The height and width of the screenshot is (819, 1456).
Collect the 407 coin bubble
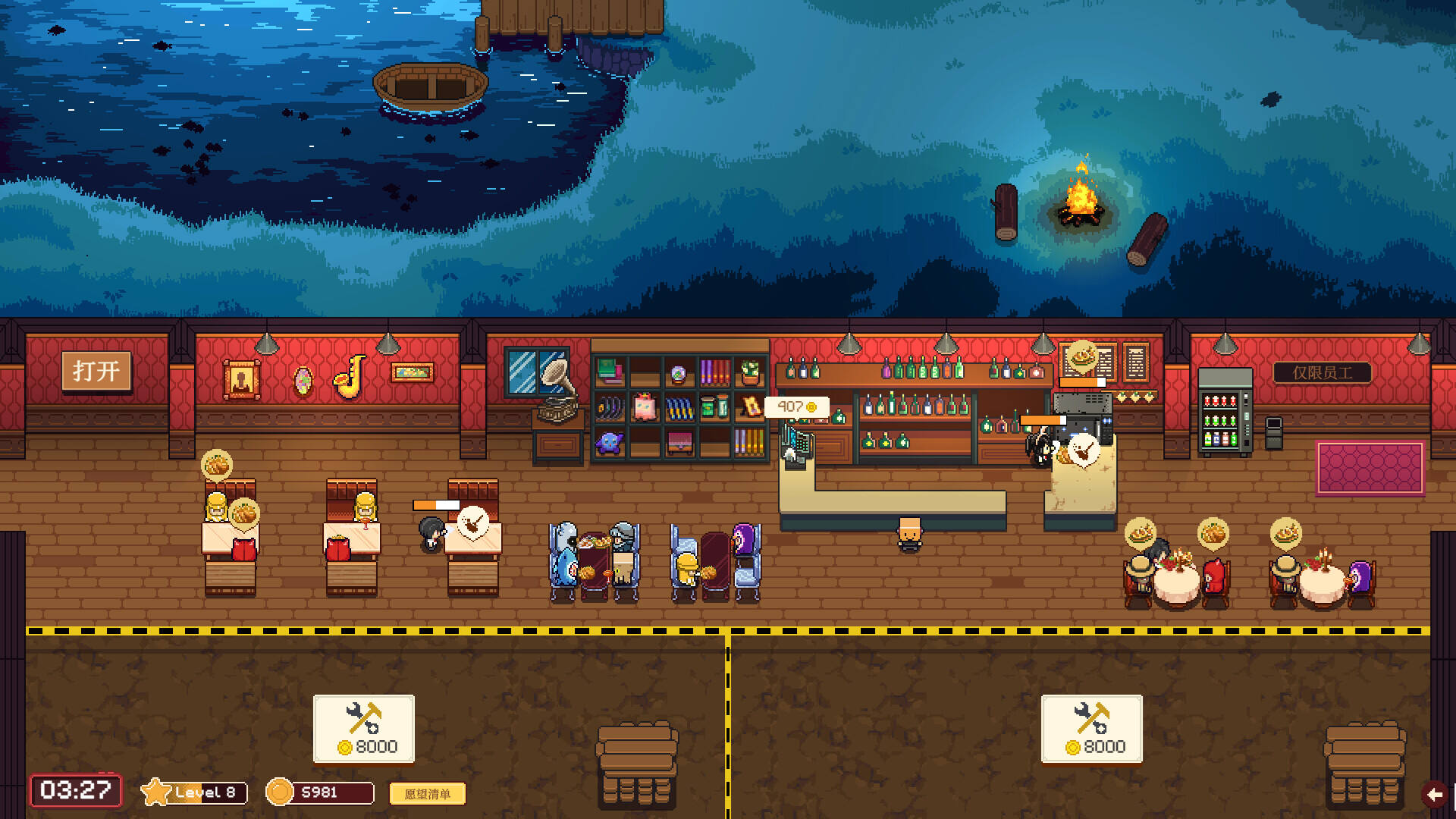click(x=796, y=407)
